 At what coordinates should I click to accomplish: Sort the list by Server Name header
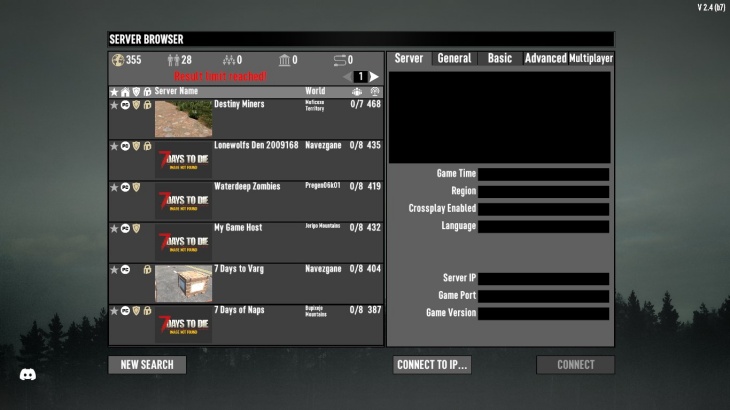pos(176,91)
